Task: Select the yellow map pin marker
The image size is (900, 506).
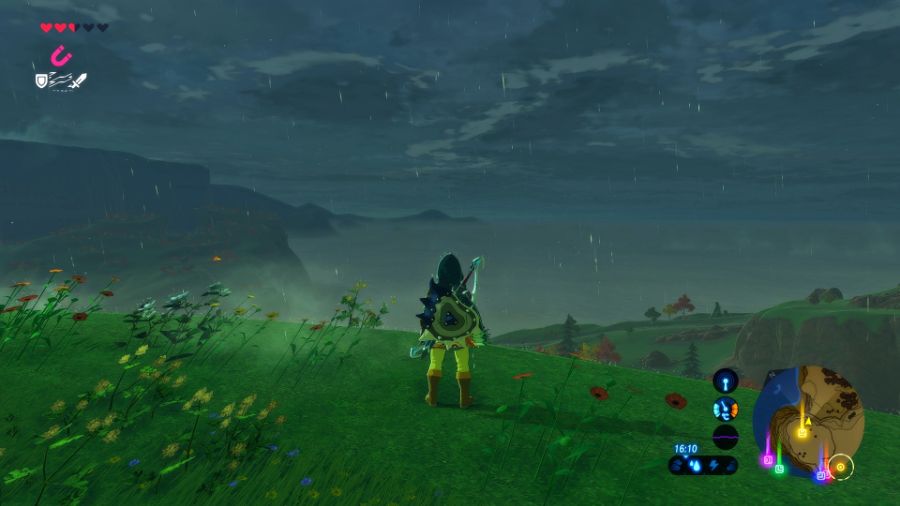Action: (x=801, y=433)
